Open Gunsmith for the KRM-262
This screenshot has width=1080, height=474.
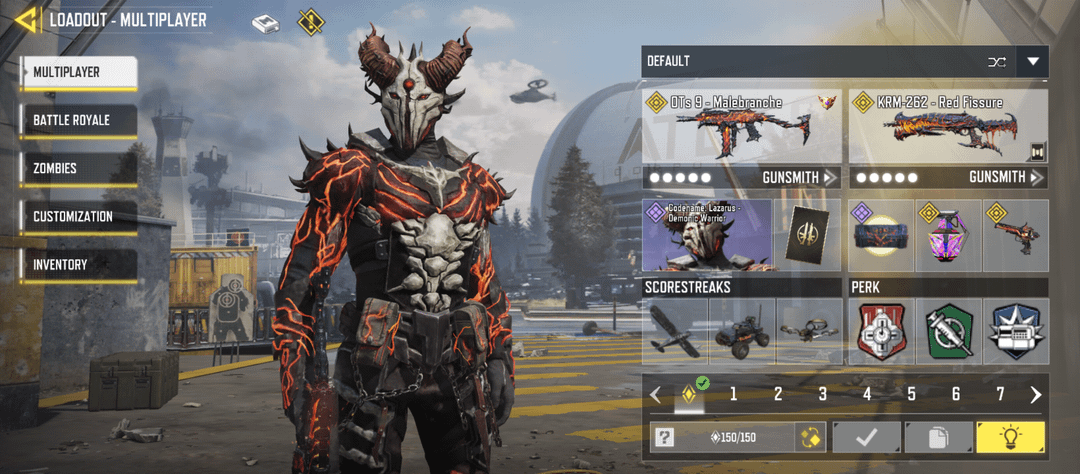[1006, 177]
